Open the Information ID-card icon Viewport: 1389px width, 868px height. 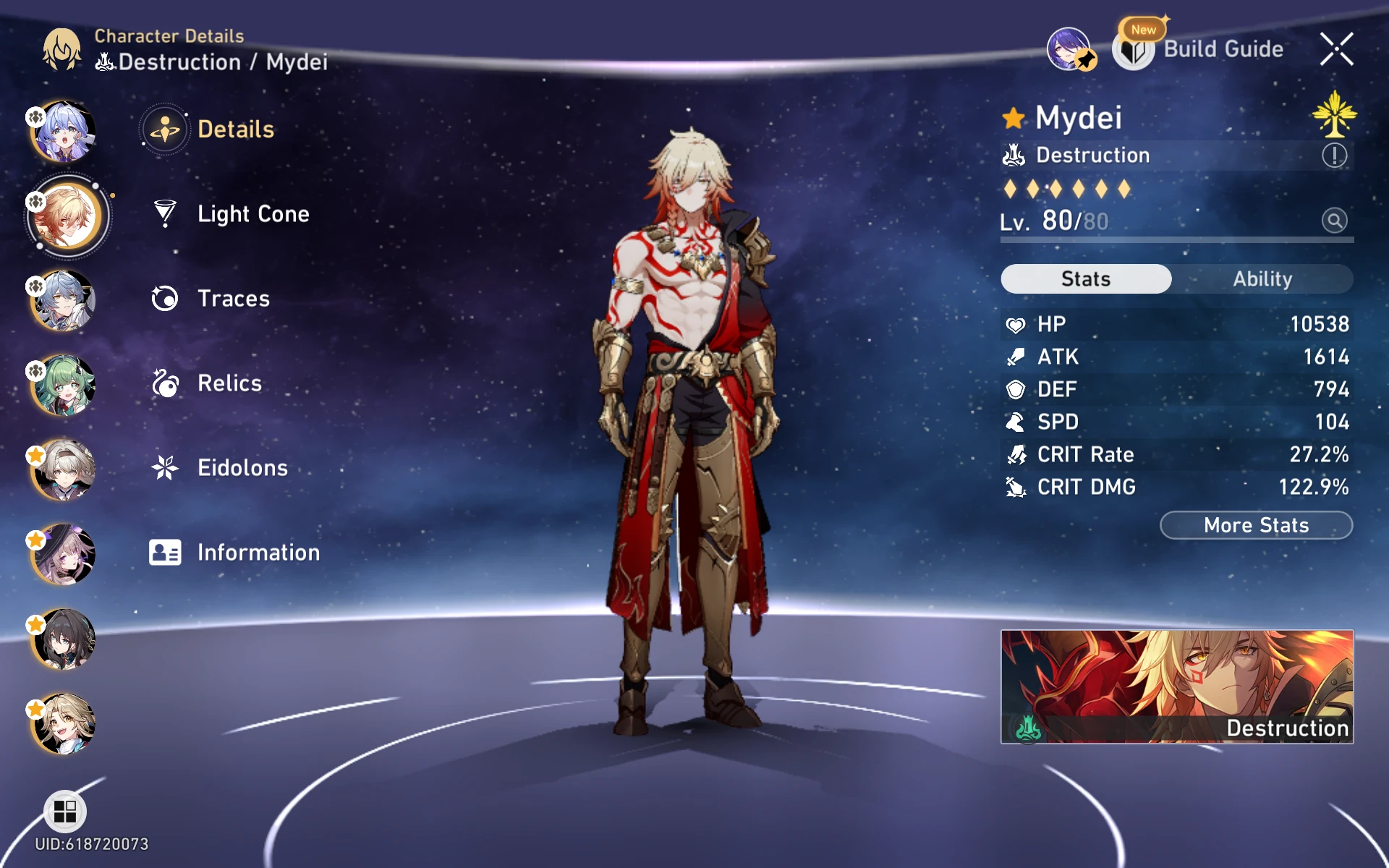166,552
